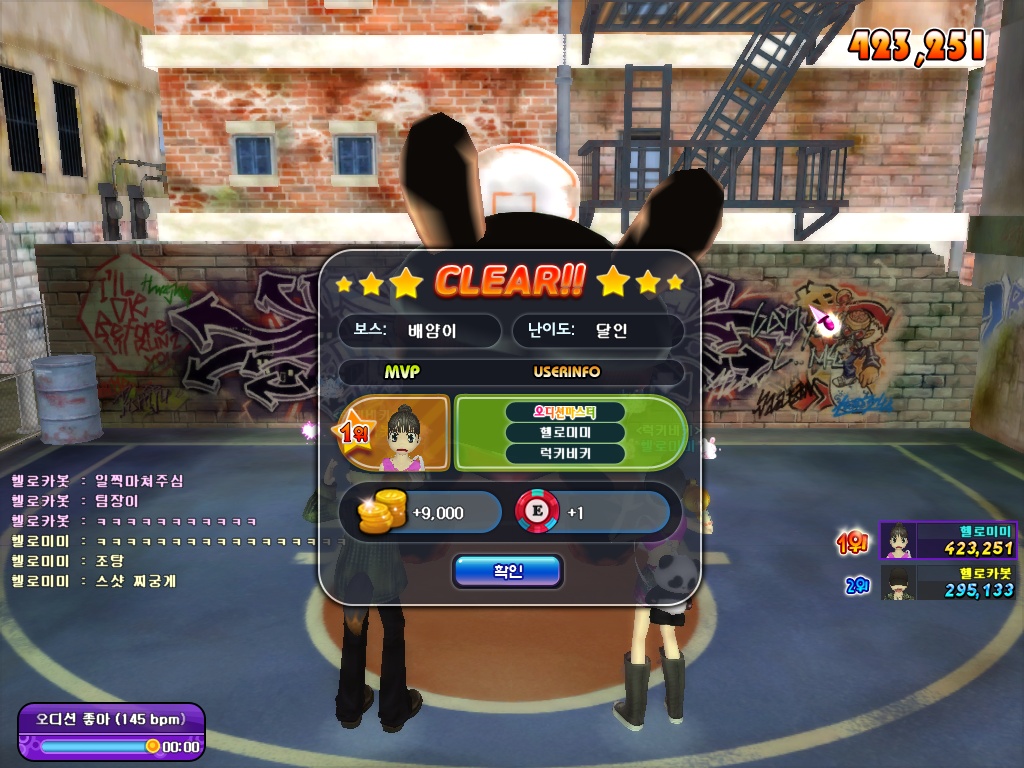The width and height of the screenshot is (1024, 768).
Task: Click 헬로미미's first-place ranking row
Action: click(946, 540)
